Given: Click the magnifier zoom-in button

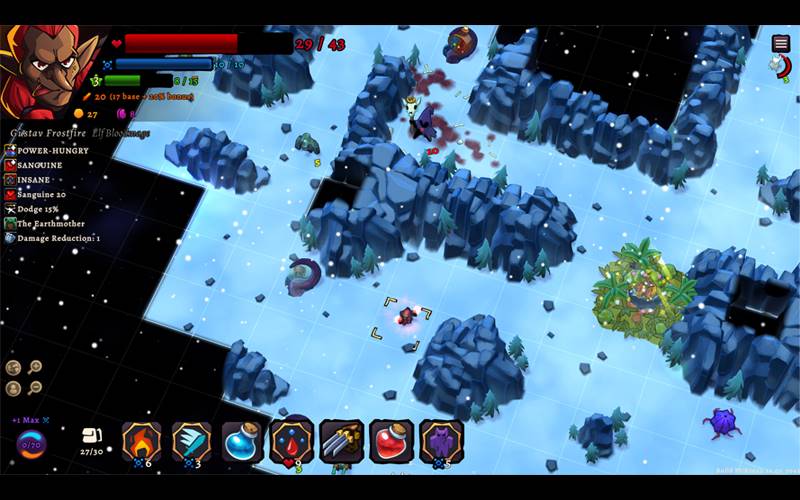Looking at the screenshot, I should [35, 367].
